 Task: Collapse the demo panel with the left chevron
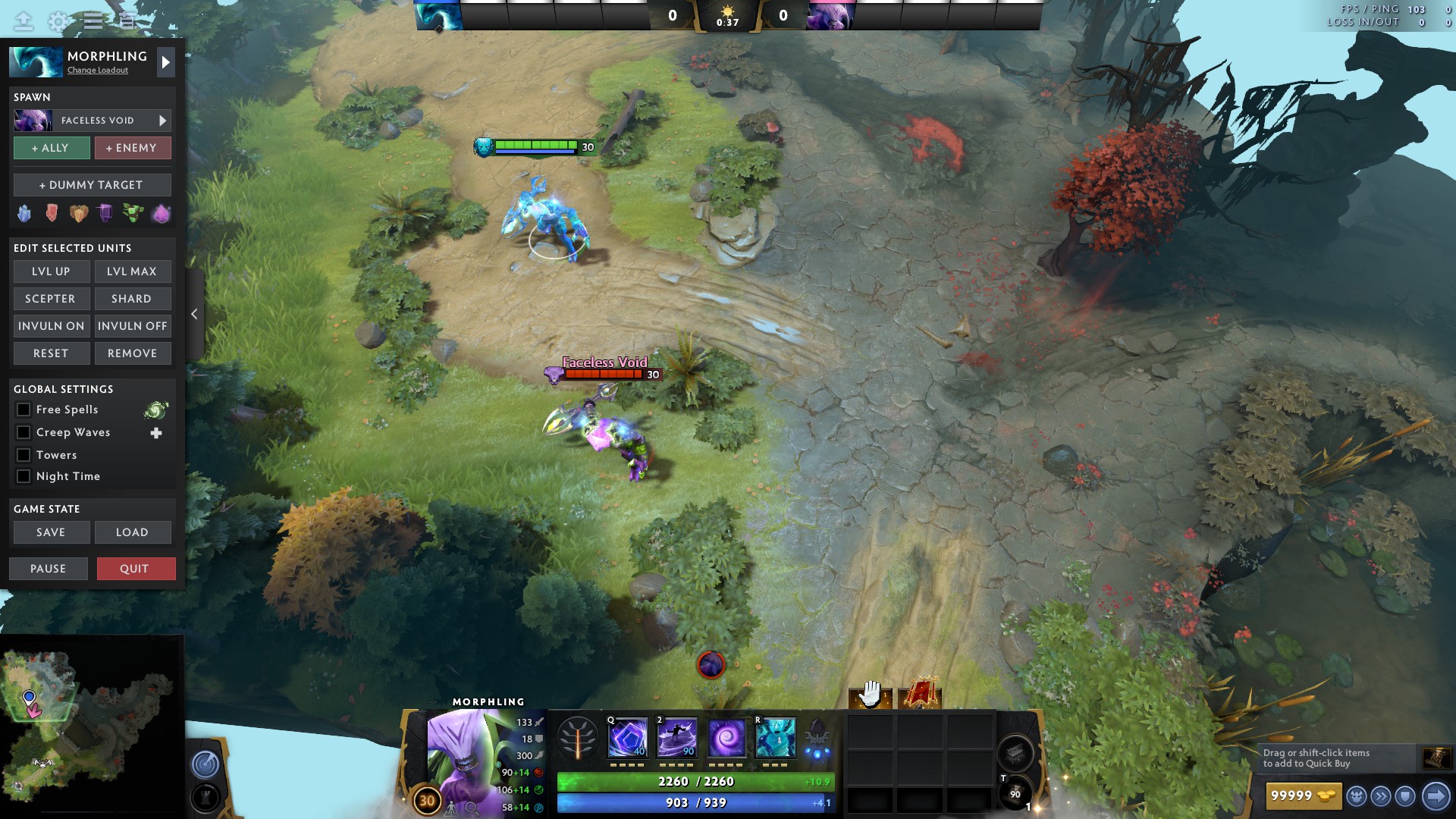tap(194, 313)
